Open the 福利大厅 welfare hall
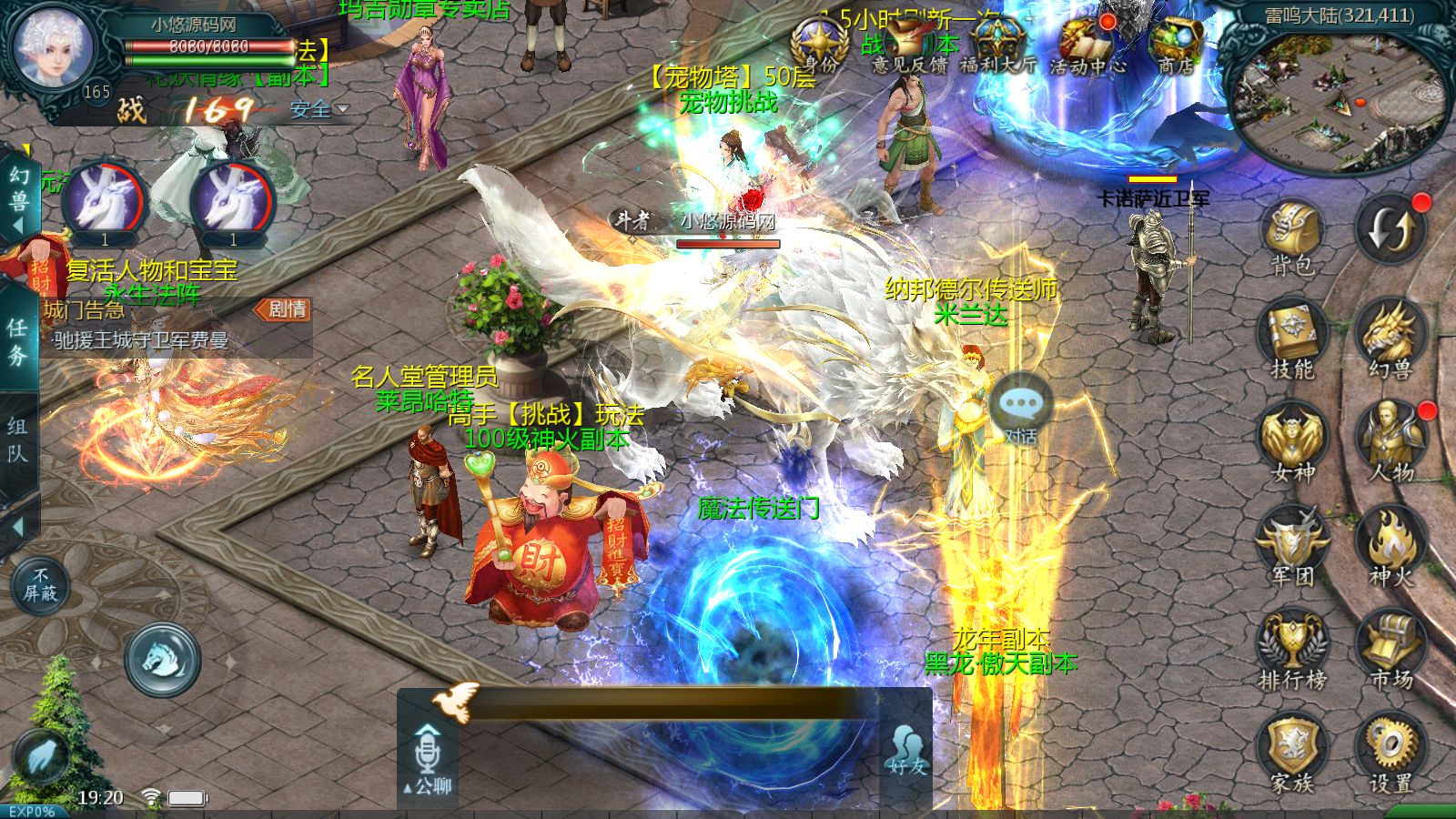 pyautogui.click(x=997, y=44)
